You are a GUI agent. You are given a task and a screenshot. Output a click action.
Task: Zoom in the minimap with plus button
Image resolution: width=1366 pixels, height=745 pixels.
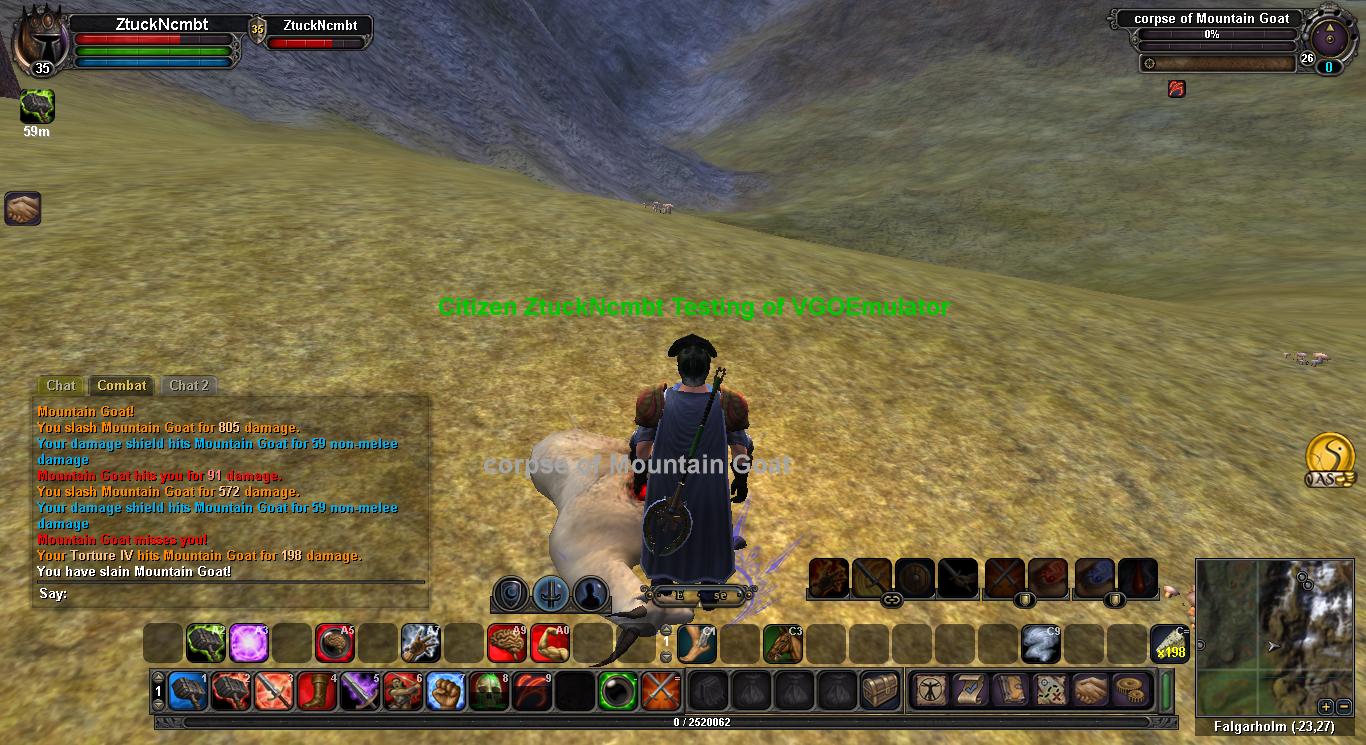[1326, 705]
